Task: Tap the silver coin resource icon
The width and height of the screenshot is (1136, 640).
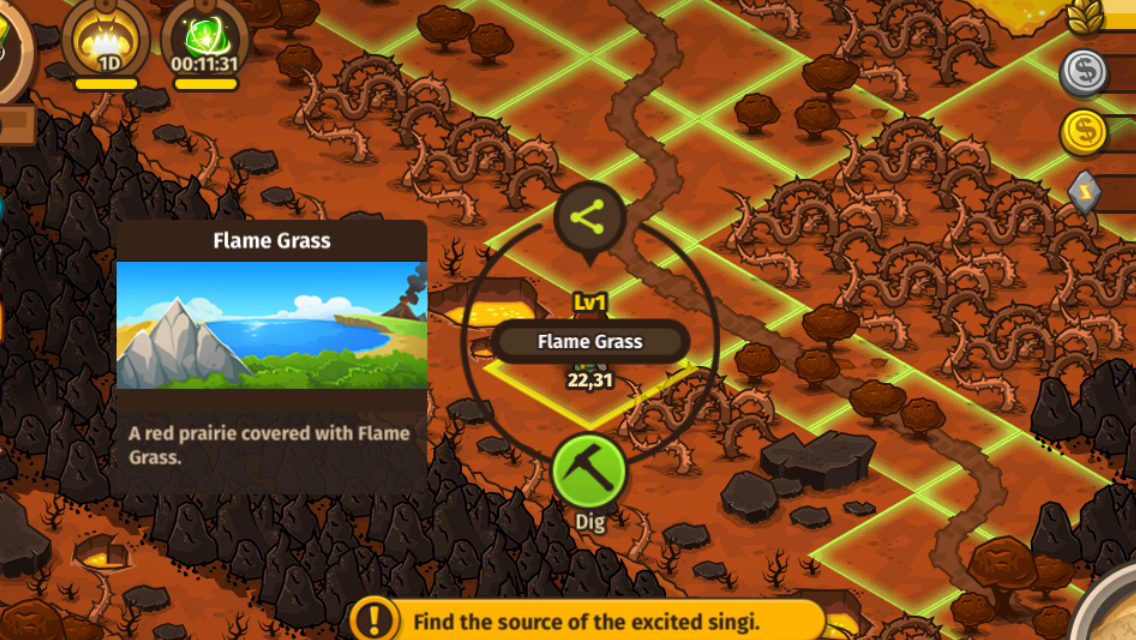Action: click(1084, 72)
